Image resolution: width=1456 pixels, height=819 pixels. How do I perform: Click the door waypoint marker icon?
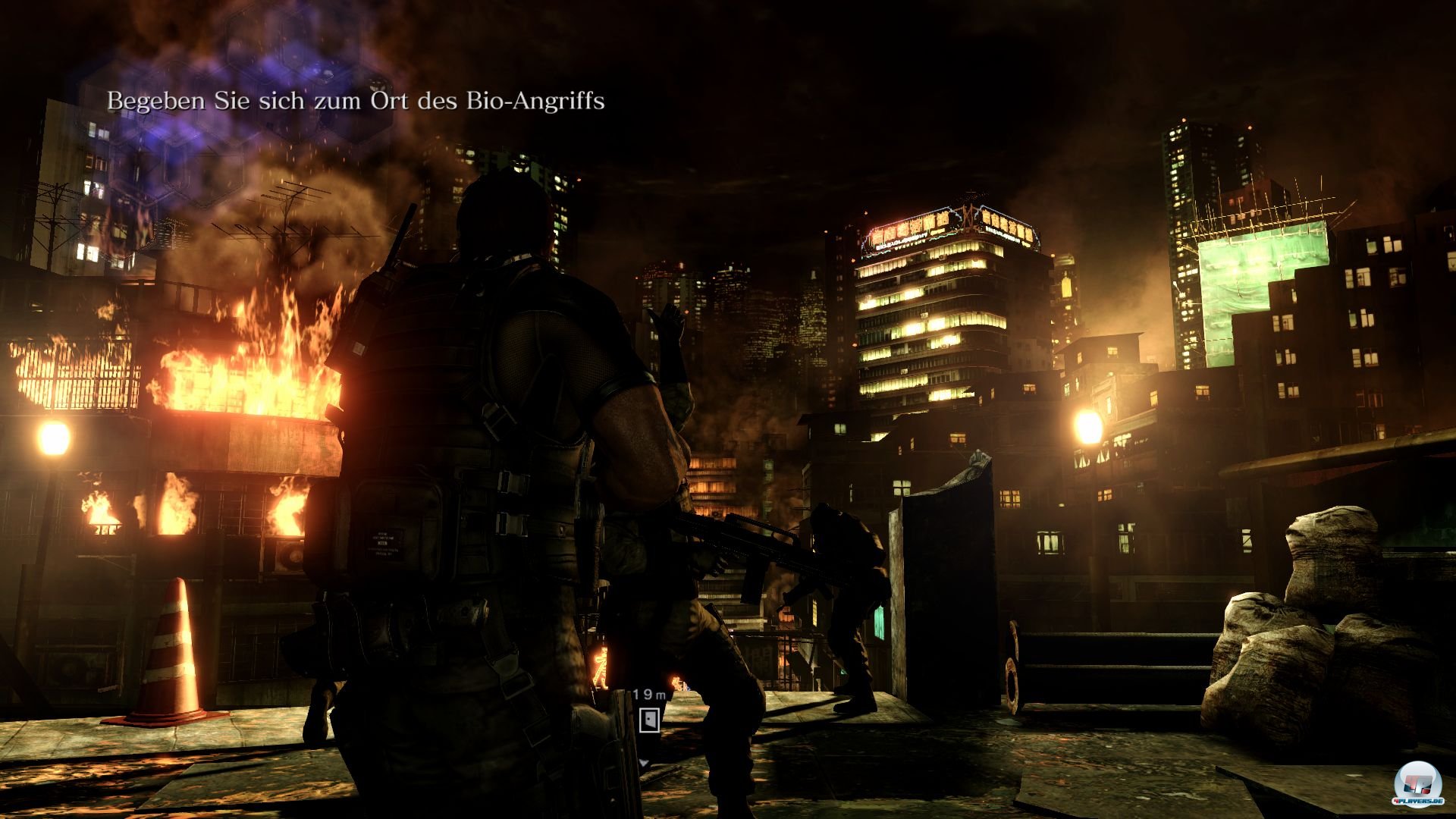(x=648, y=720)
